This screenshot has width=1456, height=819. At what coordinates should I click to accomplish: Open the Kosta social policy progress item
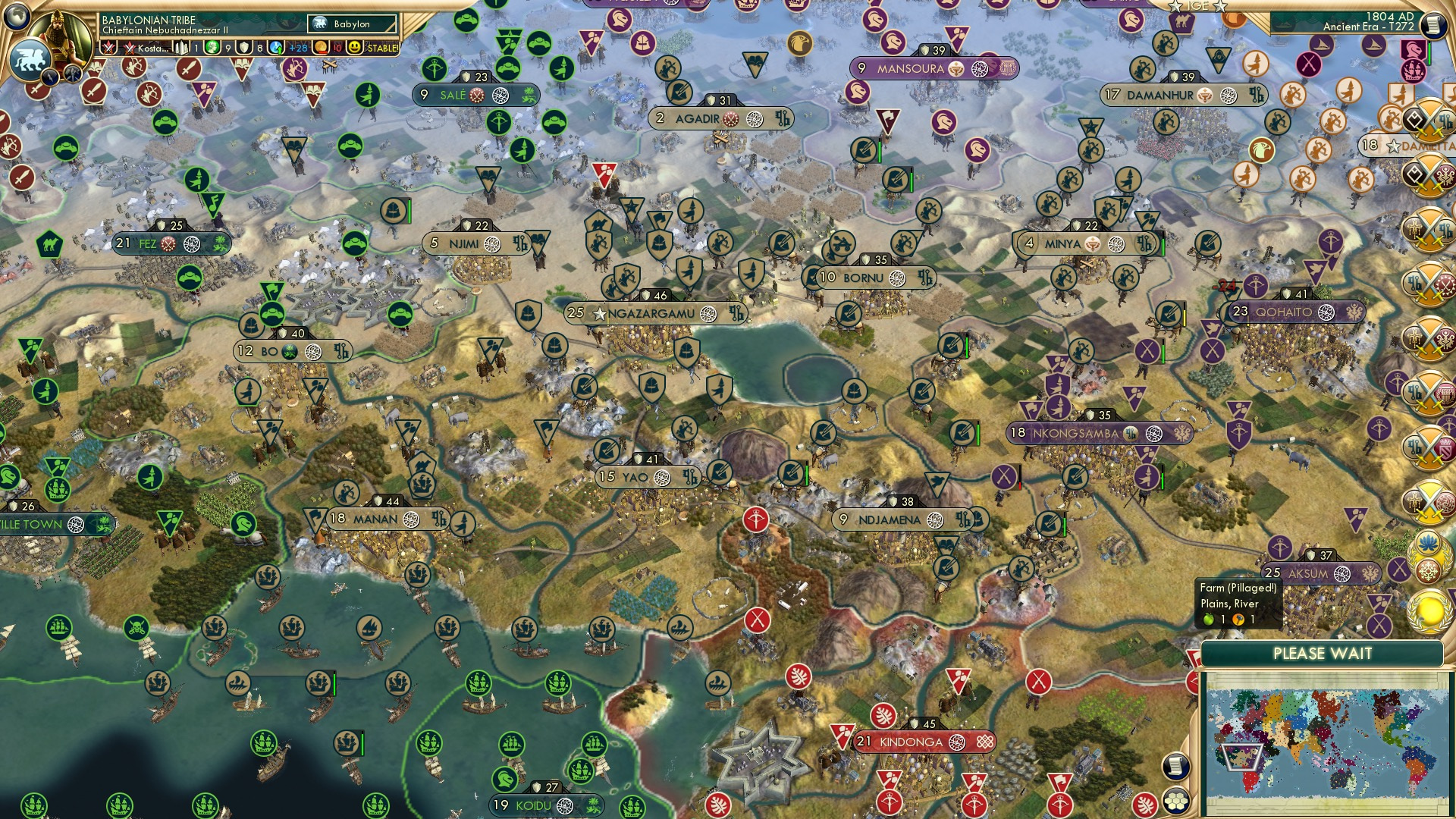(x=148, y=47)
